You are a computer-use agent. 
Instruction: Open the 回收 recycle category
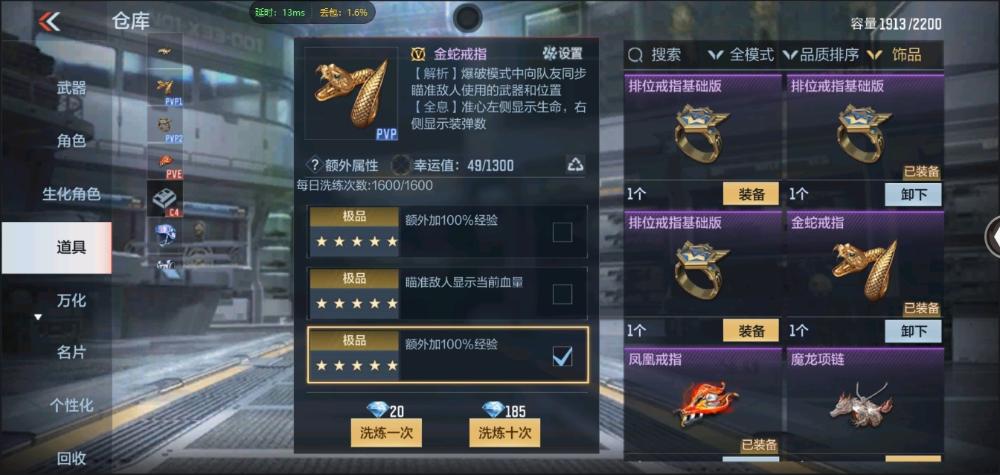[71, 458]
